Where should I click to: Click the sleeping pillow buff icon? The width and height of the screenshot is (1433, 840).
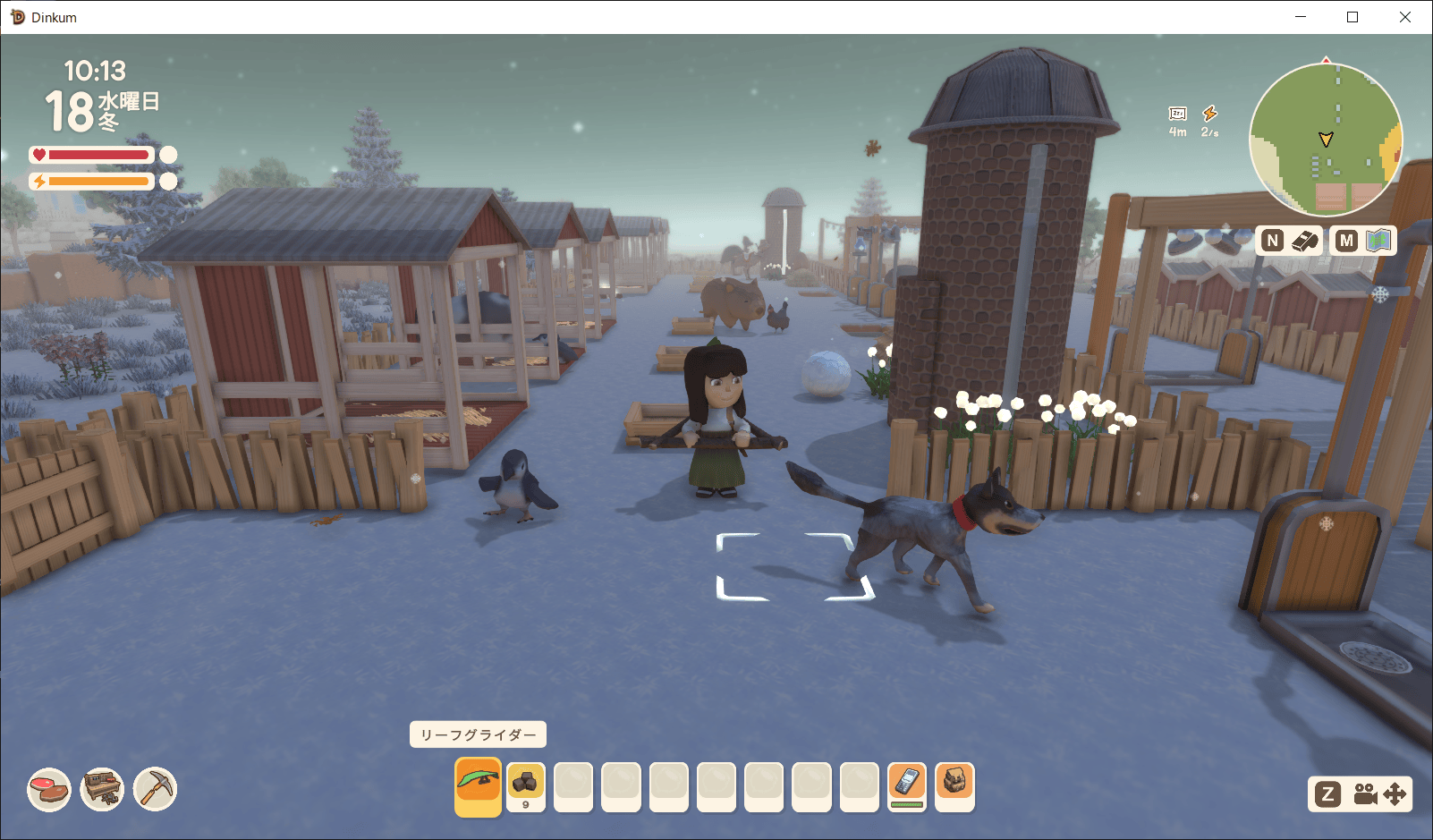pyautogui.click(x=1177, y=114)
